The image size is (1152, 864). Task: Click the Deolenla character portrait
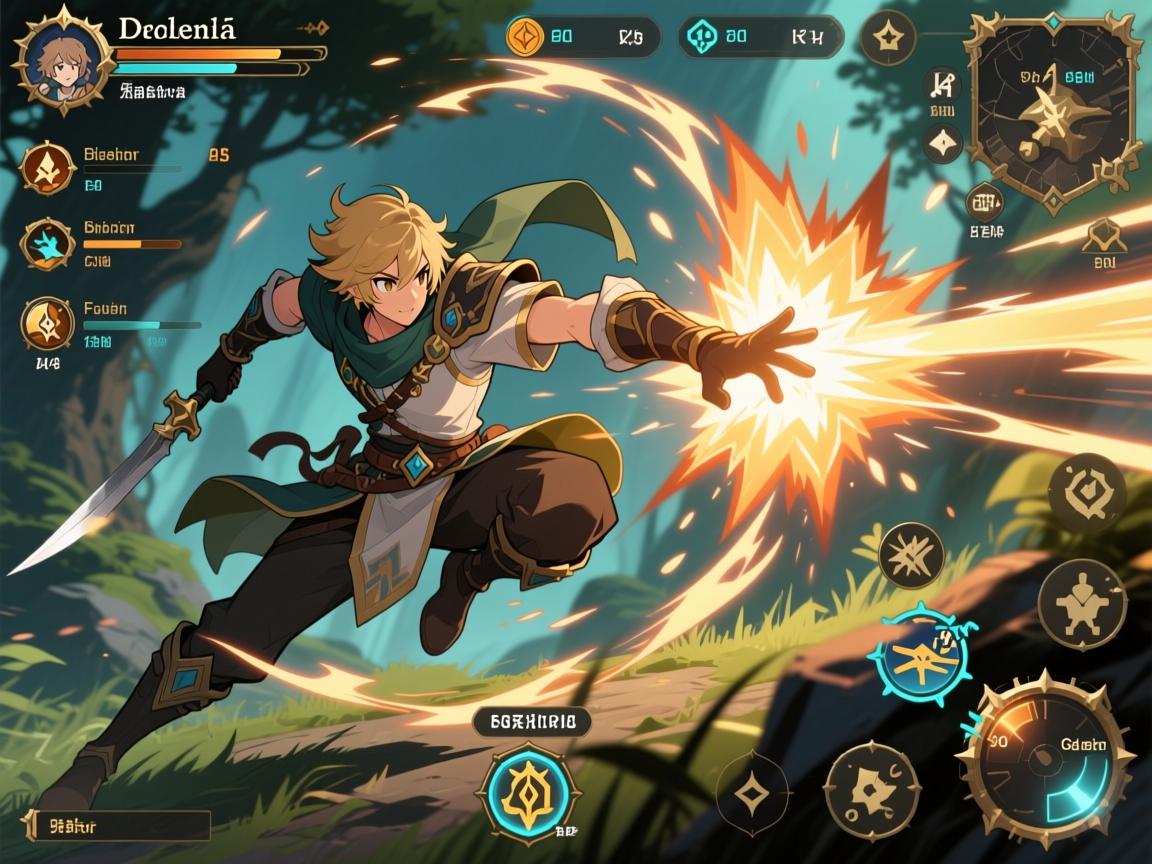(62, 58)
